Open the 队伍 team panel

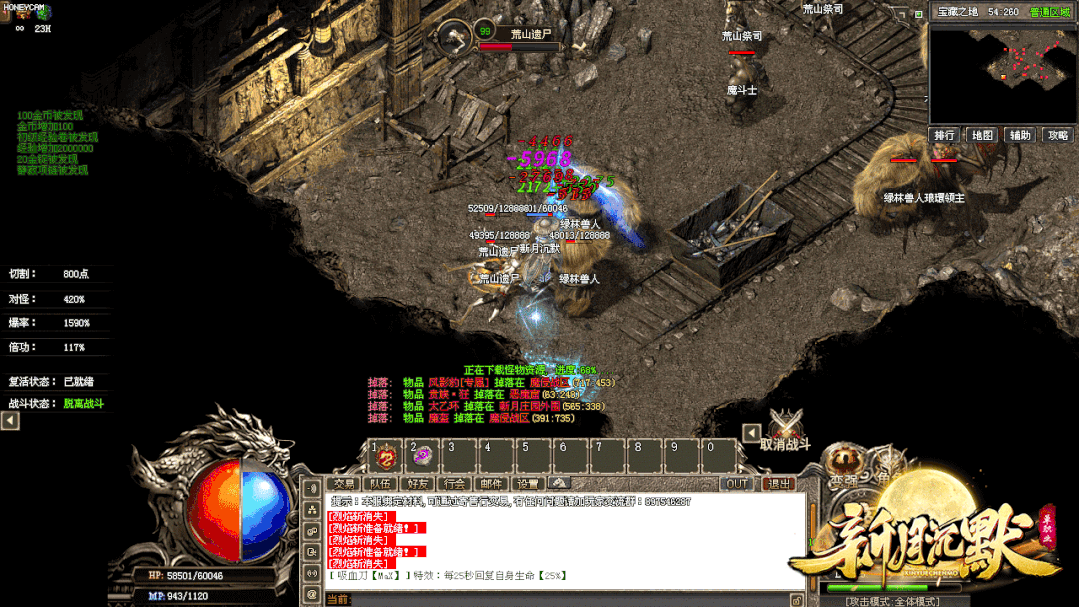click(381, 484)
